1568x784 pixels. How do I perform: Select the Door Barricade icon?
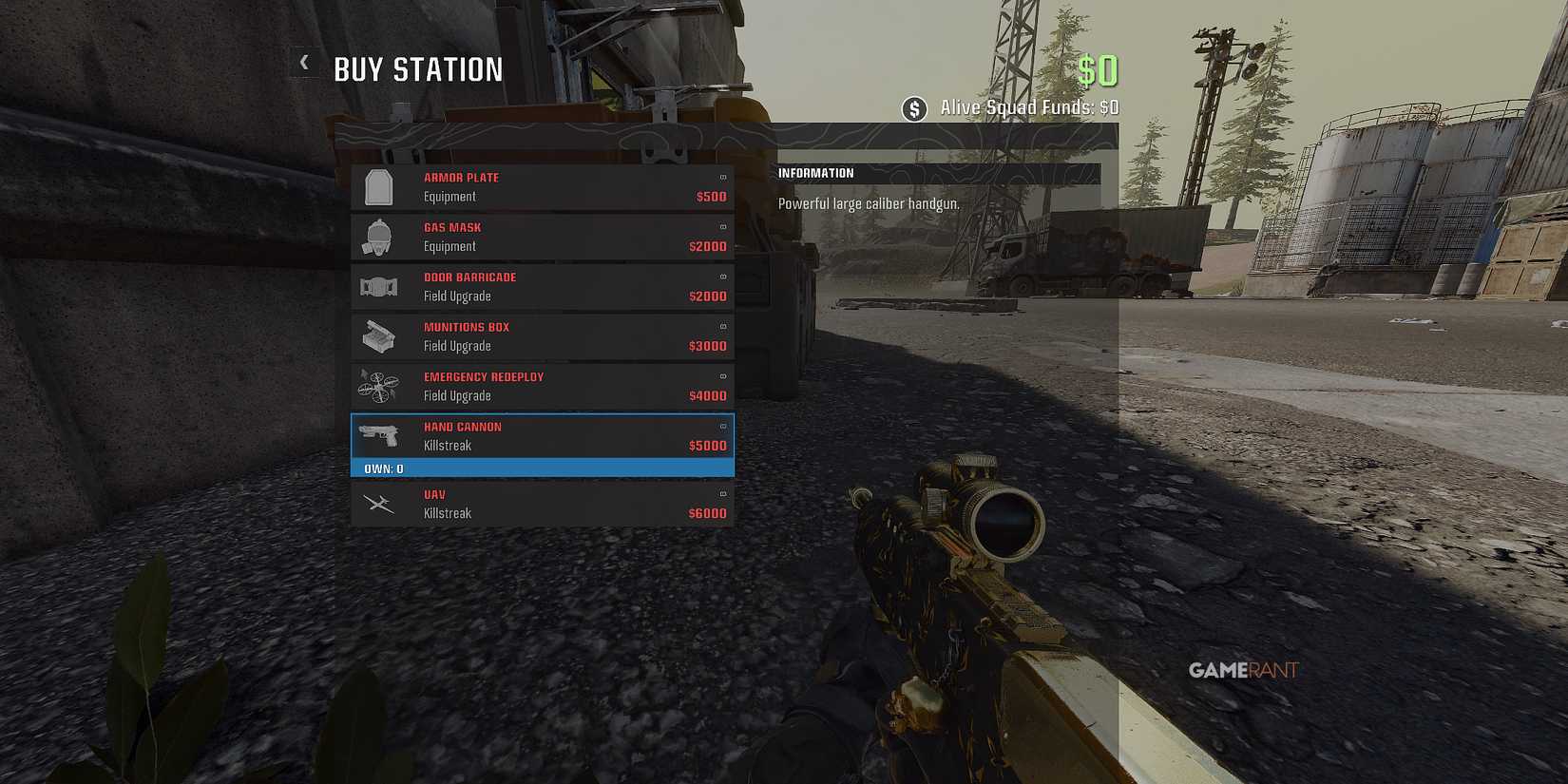pyautogui.click(x=379, y=286)
